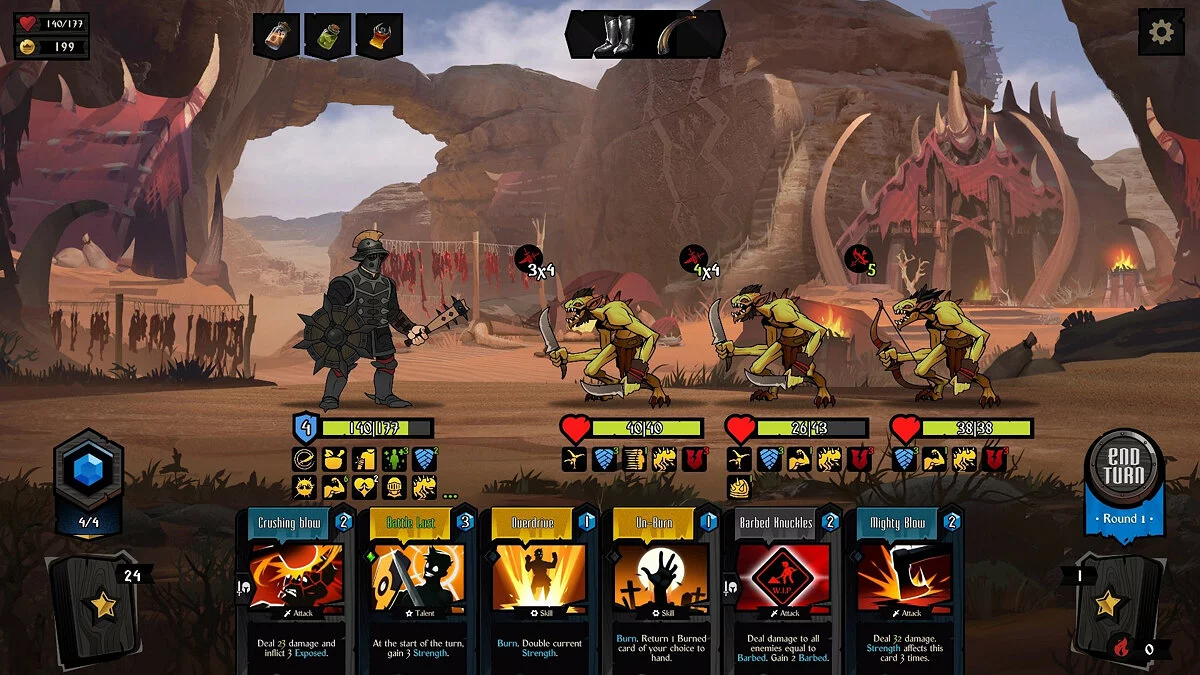This screenshot has width=1200, height=675.
Task: Inspect the player's armored helmet status icon
Action: coord(394,488)
